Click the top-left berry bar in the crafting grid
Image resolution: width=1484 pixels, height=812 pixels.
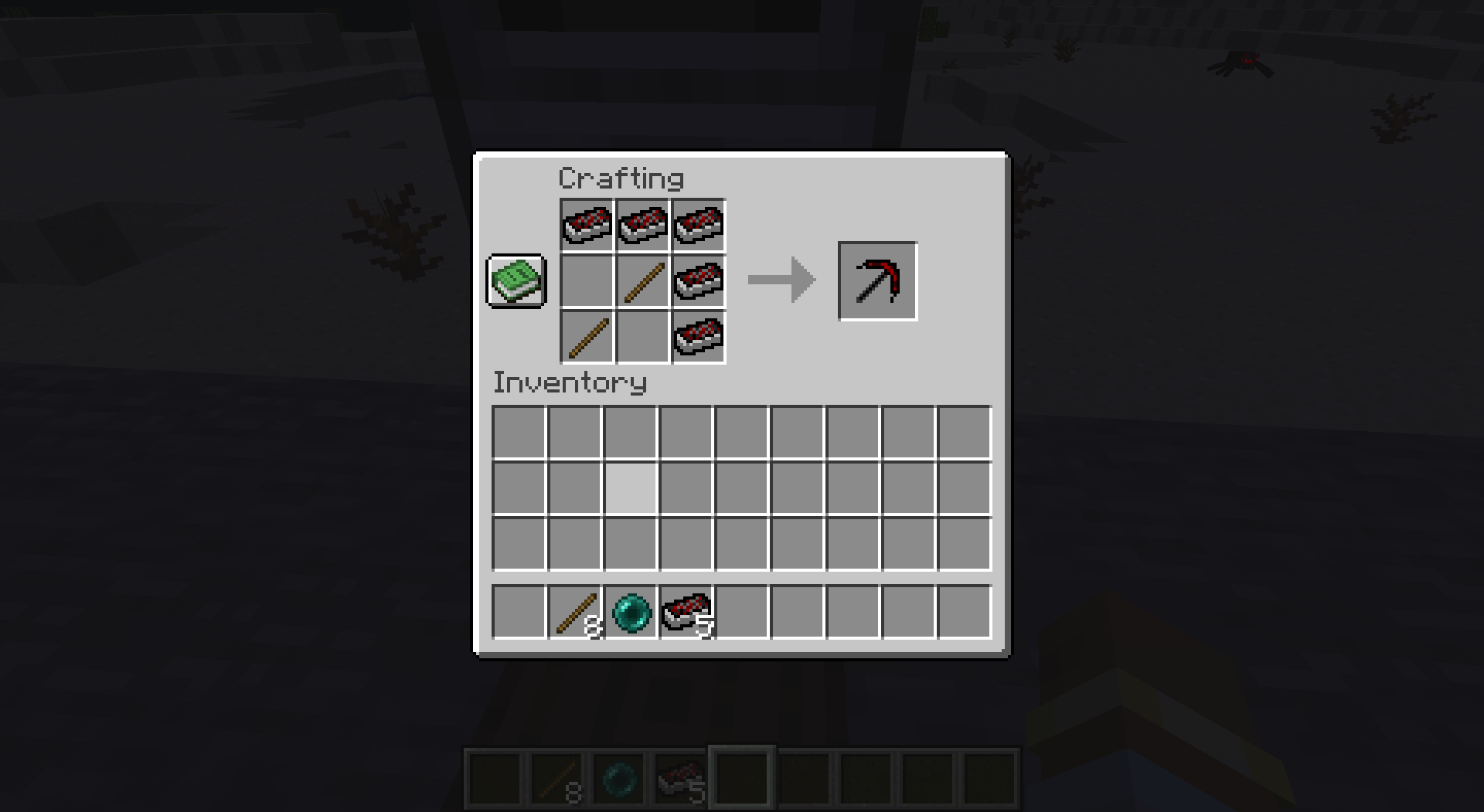[x=586, y=225]
